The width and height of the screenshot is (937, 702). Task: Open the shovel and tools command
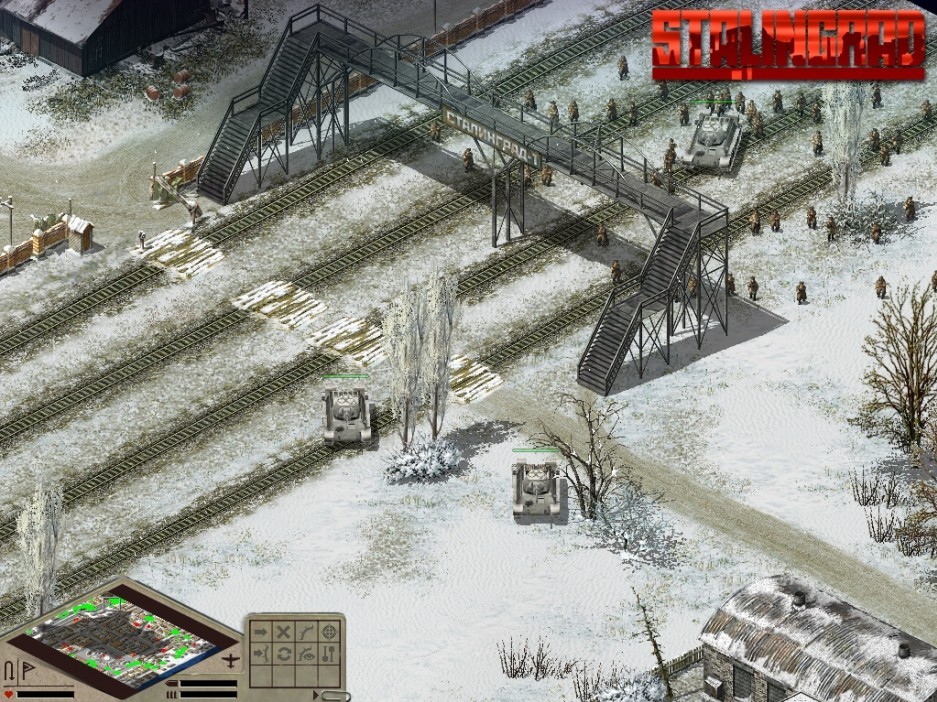click(330, 655)
